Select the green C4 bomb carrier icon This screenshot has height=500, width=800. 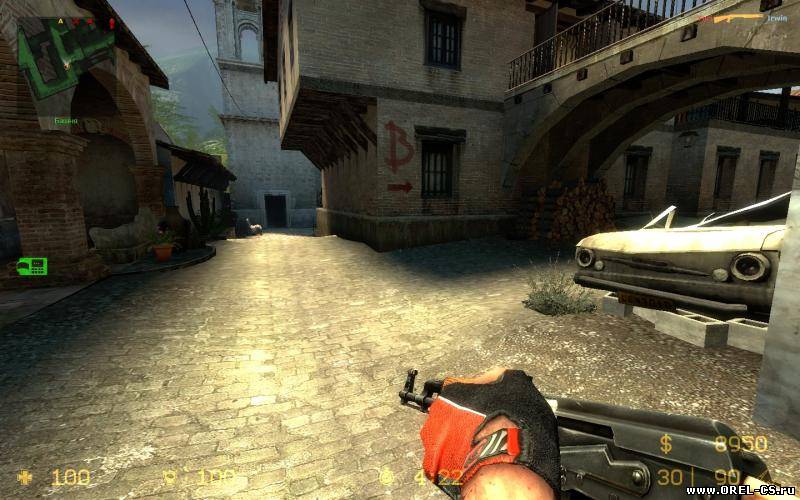click(x=32, y=266)
